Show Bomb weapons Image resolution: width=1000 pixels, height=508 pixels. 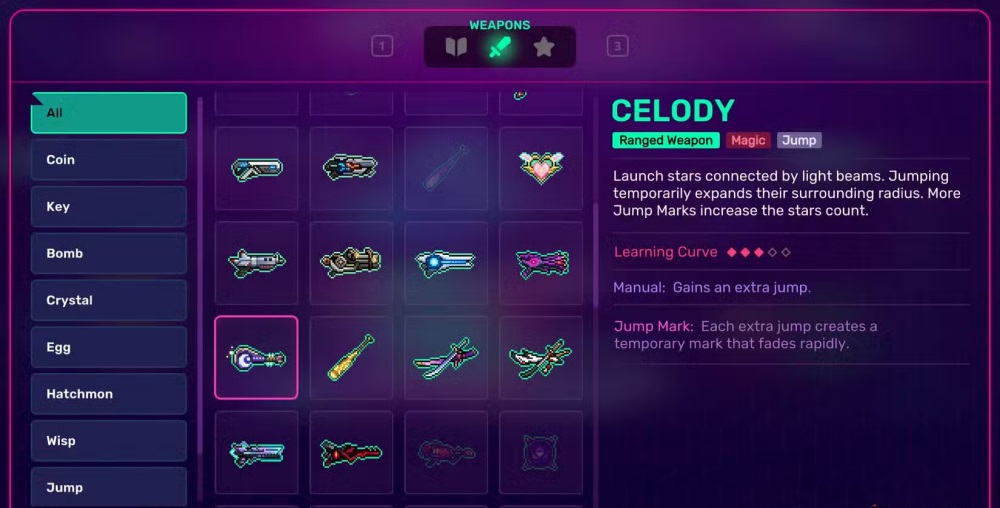pos(108,254)
